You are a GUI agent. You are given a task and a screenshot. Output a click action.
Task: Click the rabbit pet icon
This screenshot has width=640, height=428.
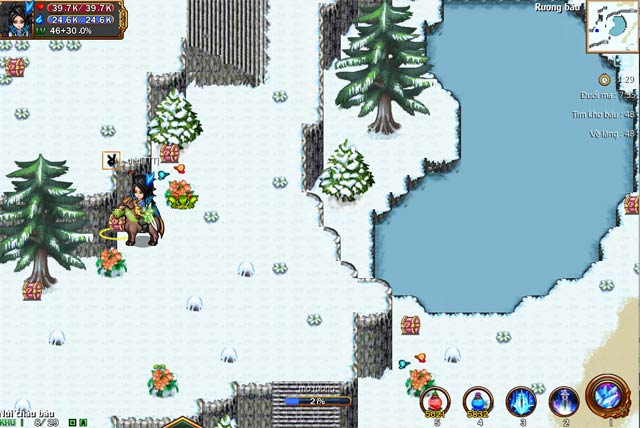(111, 160)
